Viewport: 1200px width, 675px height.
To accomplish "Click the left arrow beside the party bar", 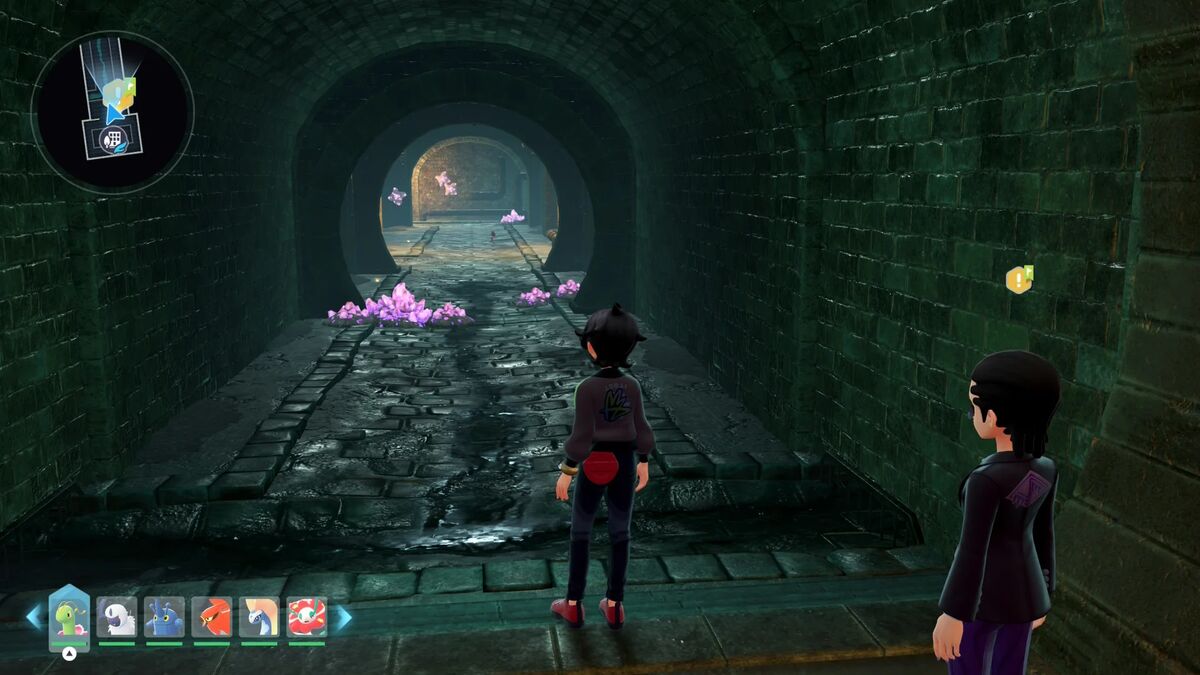I will coord(34,617).
